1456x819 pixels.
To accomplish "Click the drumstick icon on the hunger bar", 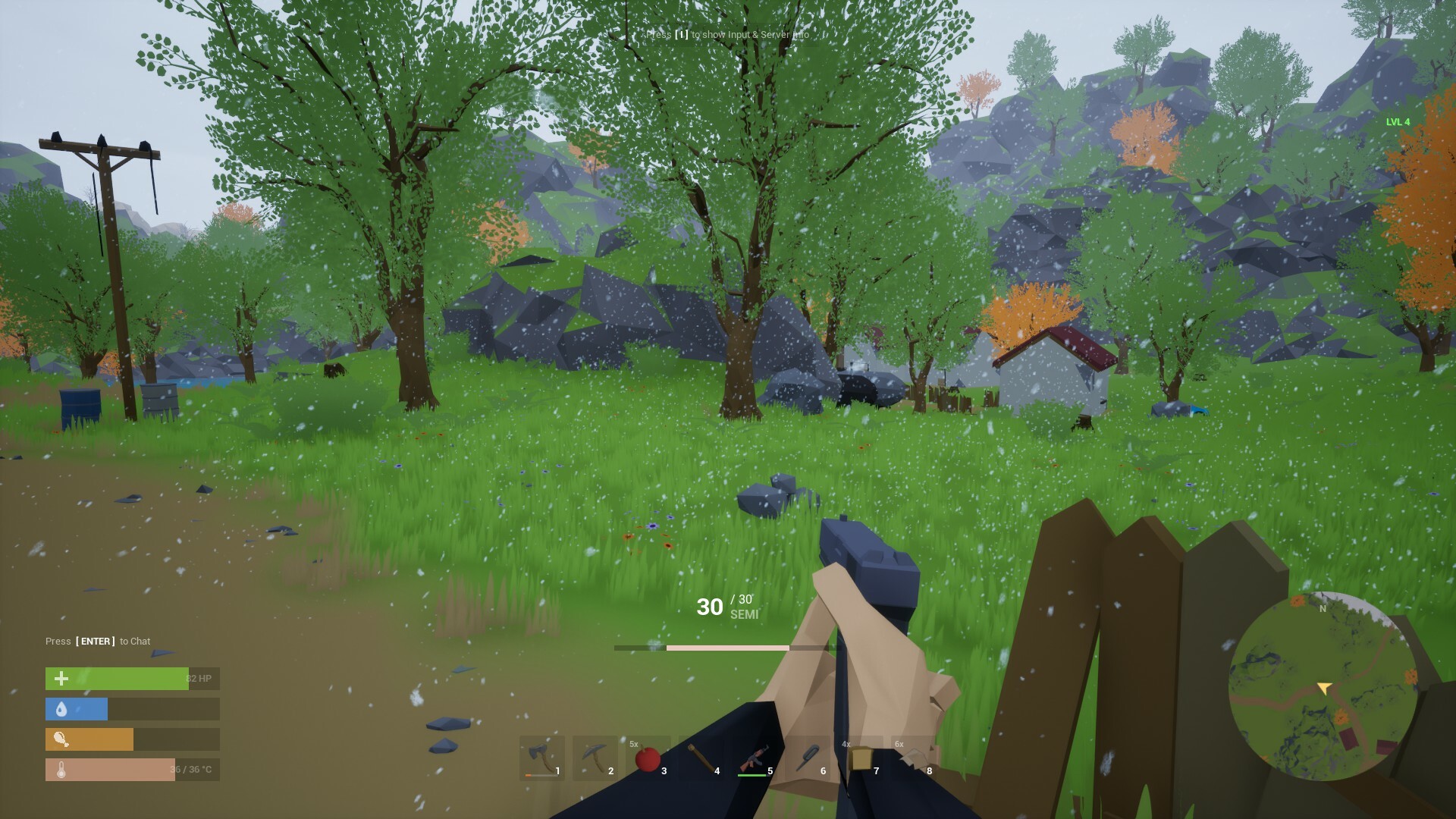I will (61, 739).
